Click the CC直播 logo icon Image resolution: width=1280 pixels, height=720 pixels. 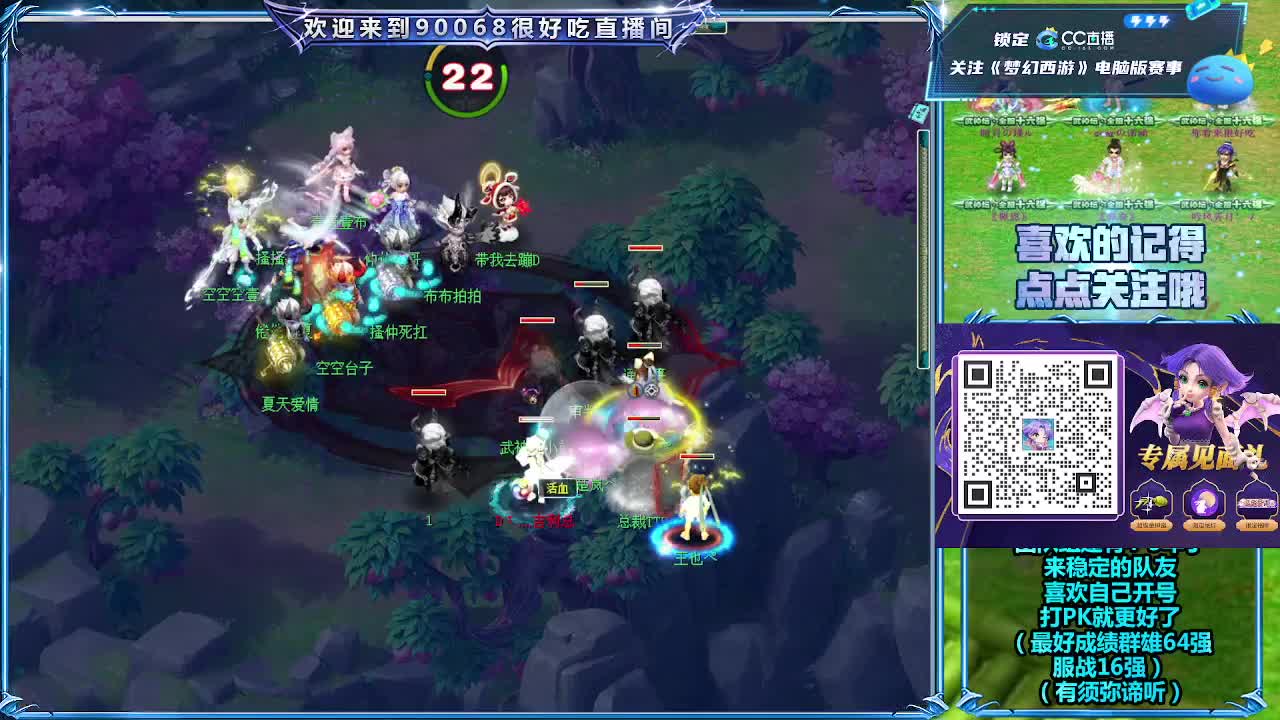pyautogui.click(x=1046, y=40)
